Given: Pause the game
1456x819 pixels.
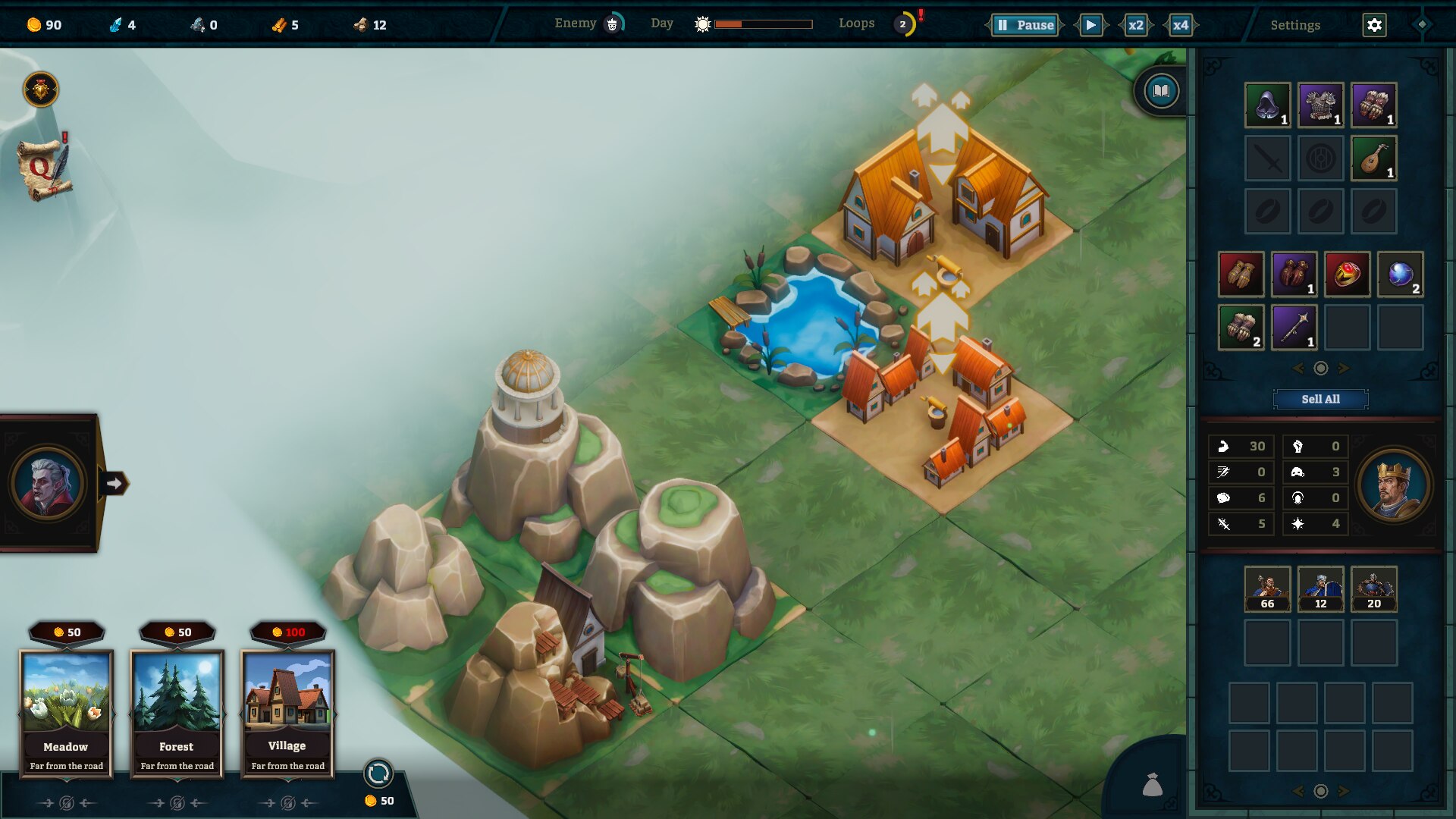Looking at the screenshot, I should (x=1025, y=25).
